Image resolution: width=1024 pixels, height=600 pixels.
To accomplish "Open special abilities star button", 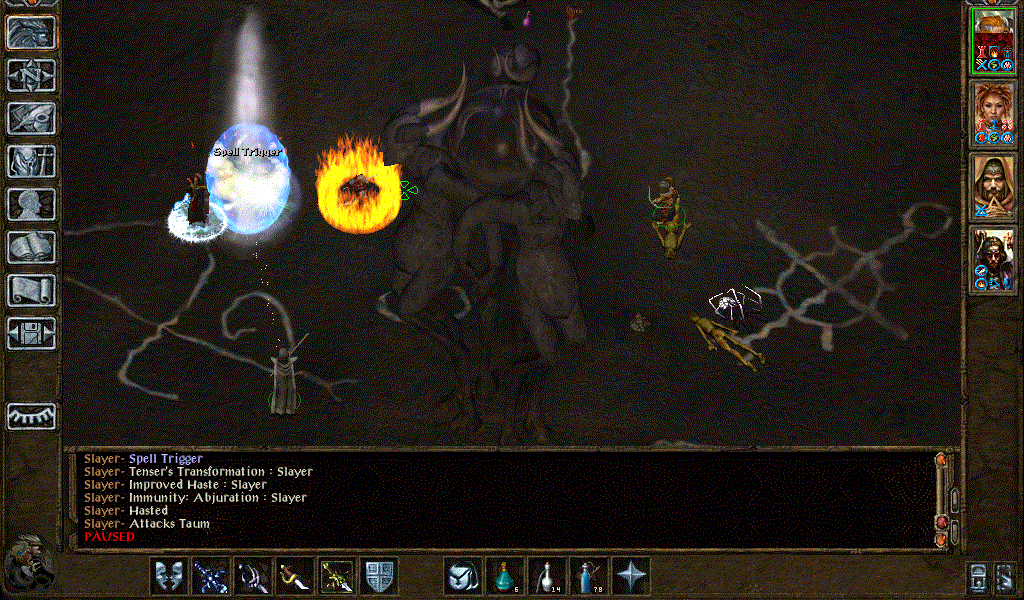I will click(631, 576).
